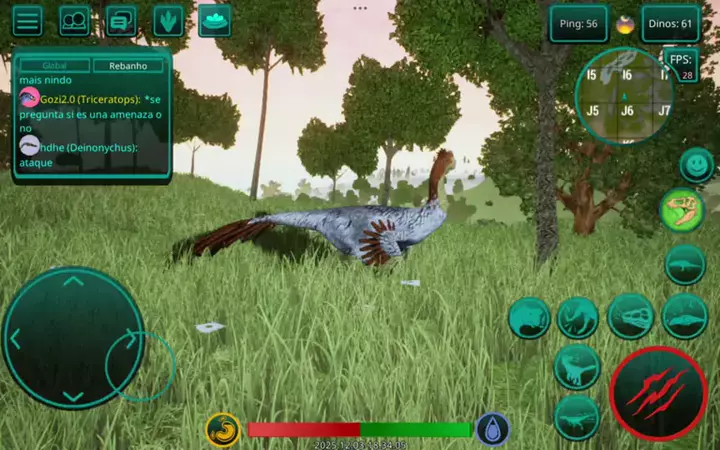The image size is (720, 450).
Task: Tap the blue water drop icon
Action: (492, 430)
